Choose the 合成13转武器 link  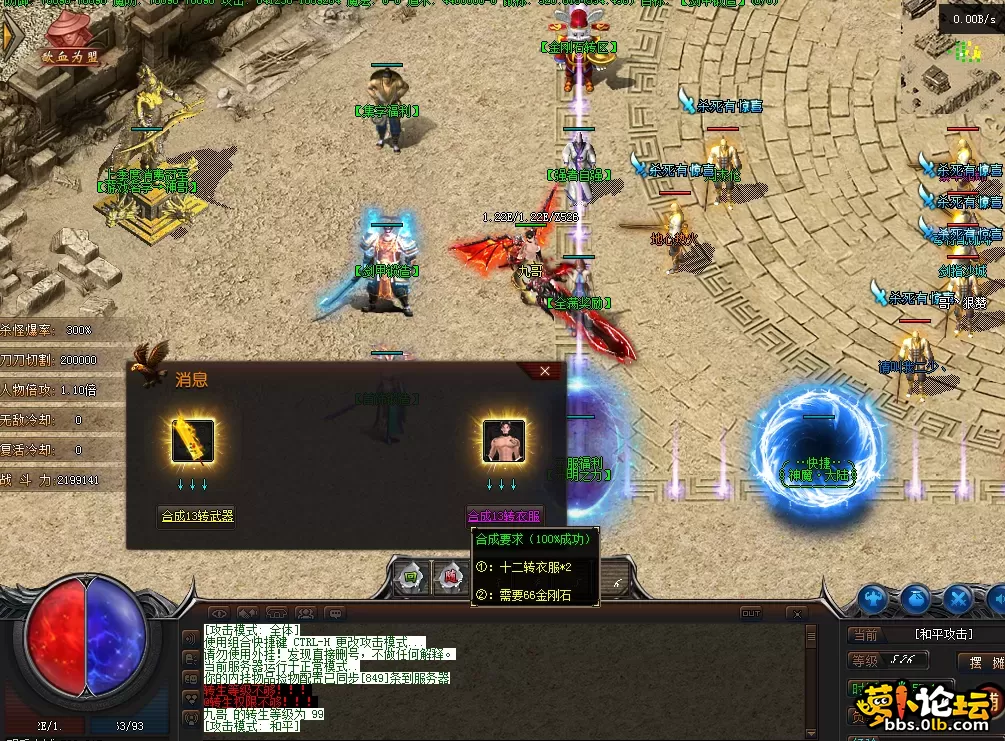coord(198,516)
